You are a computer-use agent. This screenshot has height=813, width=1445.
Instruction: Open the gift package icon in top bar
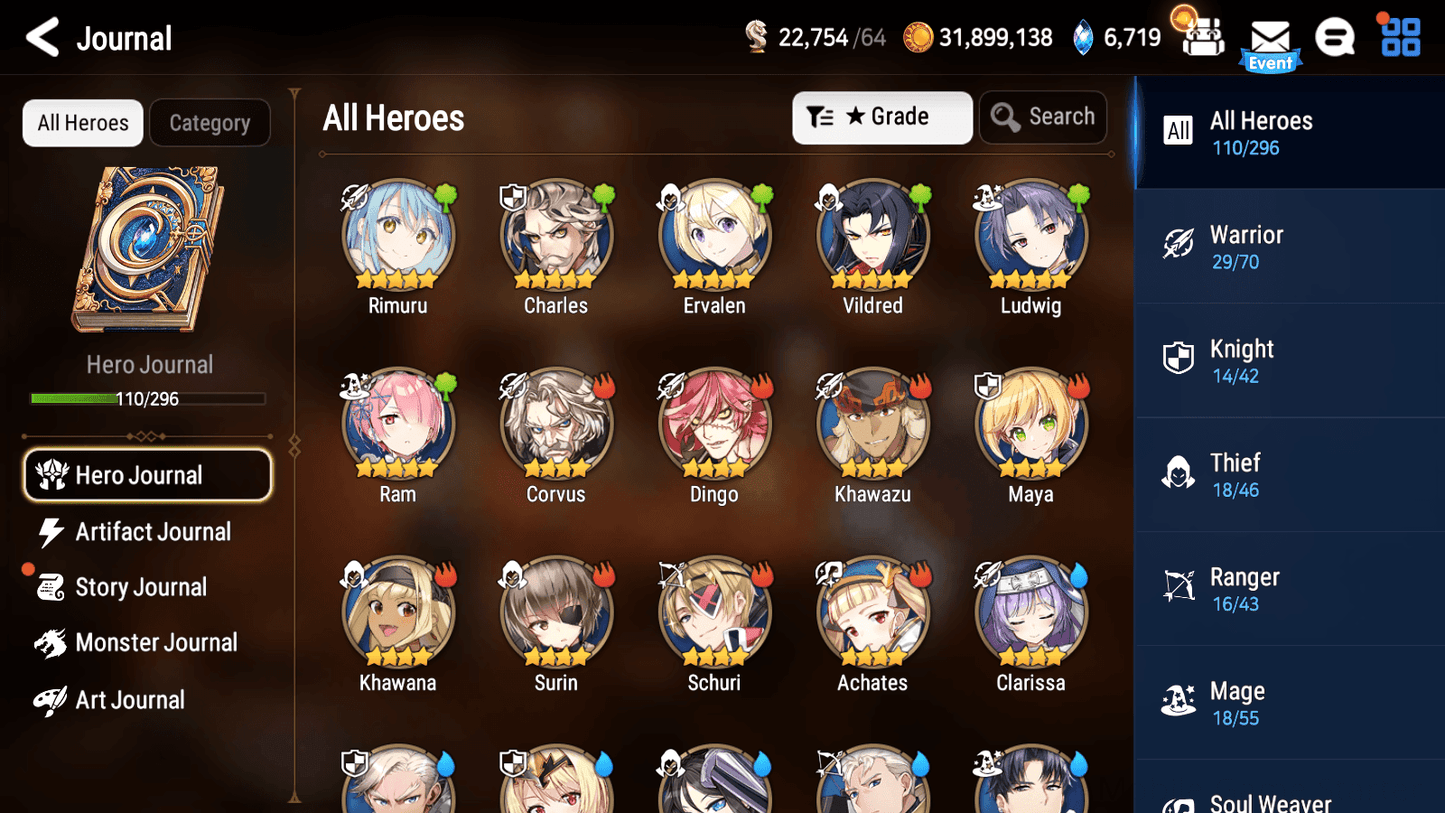point(1200,36)
